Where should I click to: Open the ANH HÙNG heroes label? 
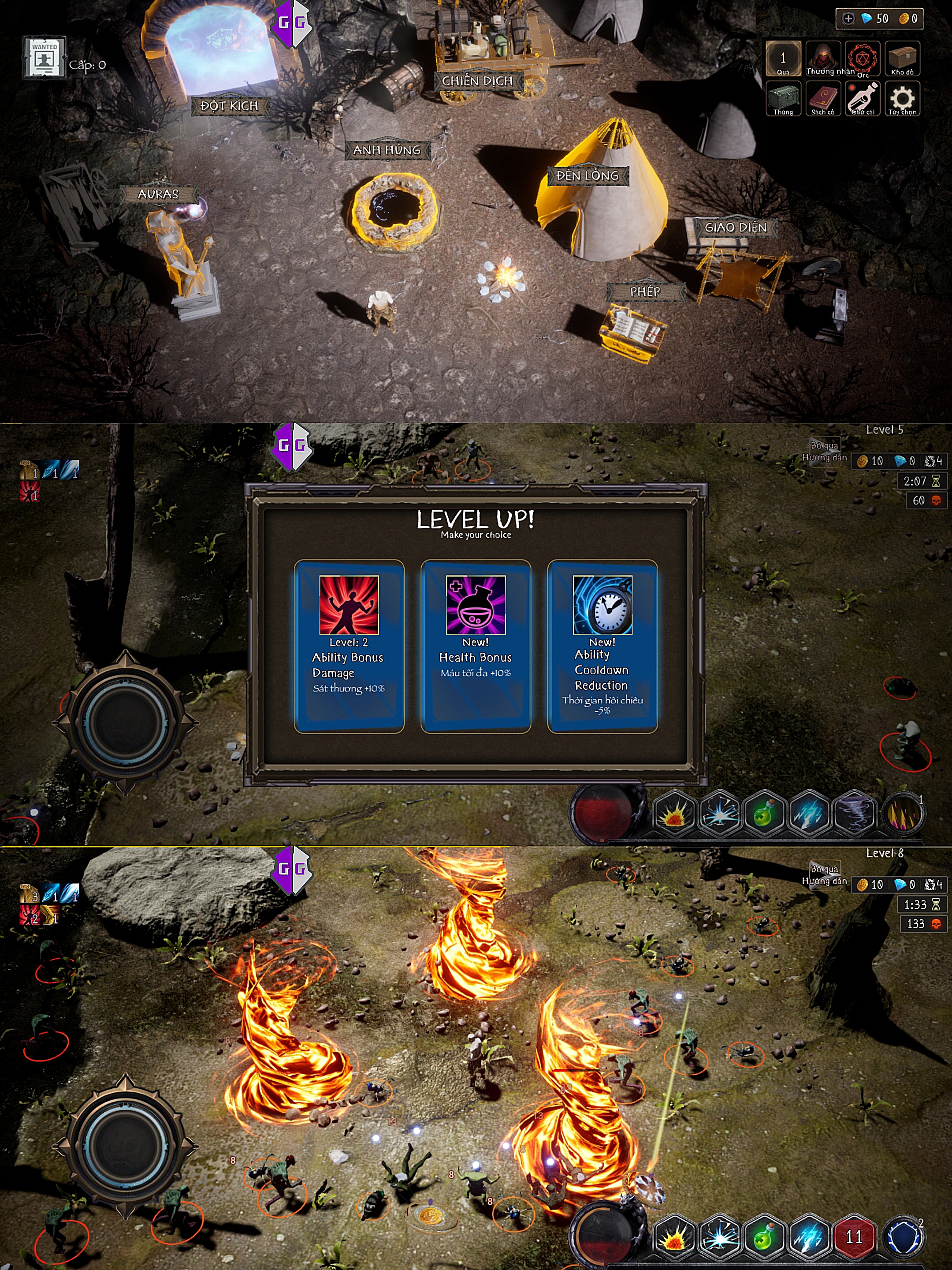(387, 150)
